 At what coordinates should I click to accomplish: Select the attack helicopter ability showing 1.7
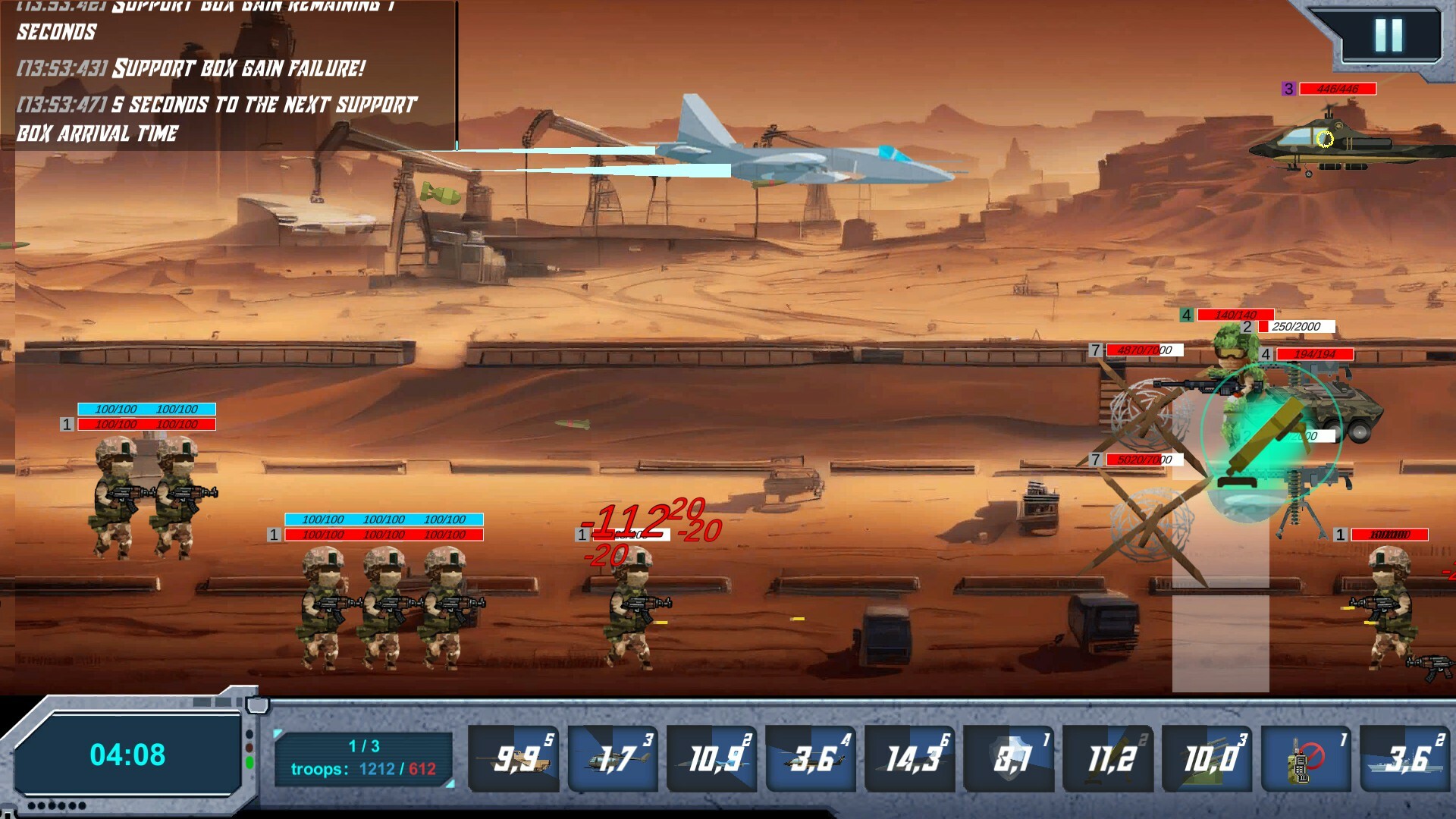click(612, 757)
